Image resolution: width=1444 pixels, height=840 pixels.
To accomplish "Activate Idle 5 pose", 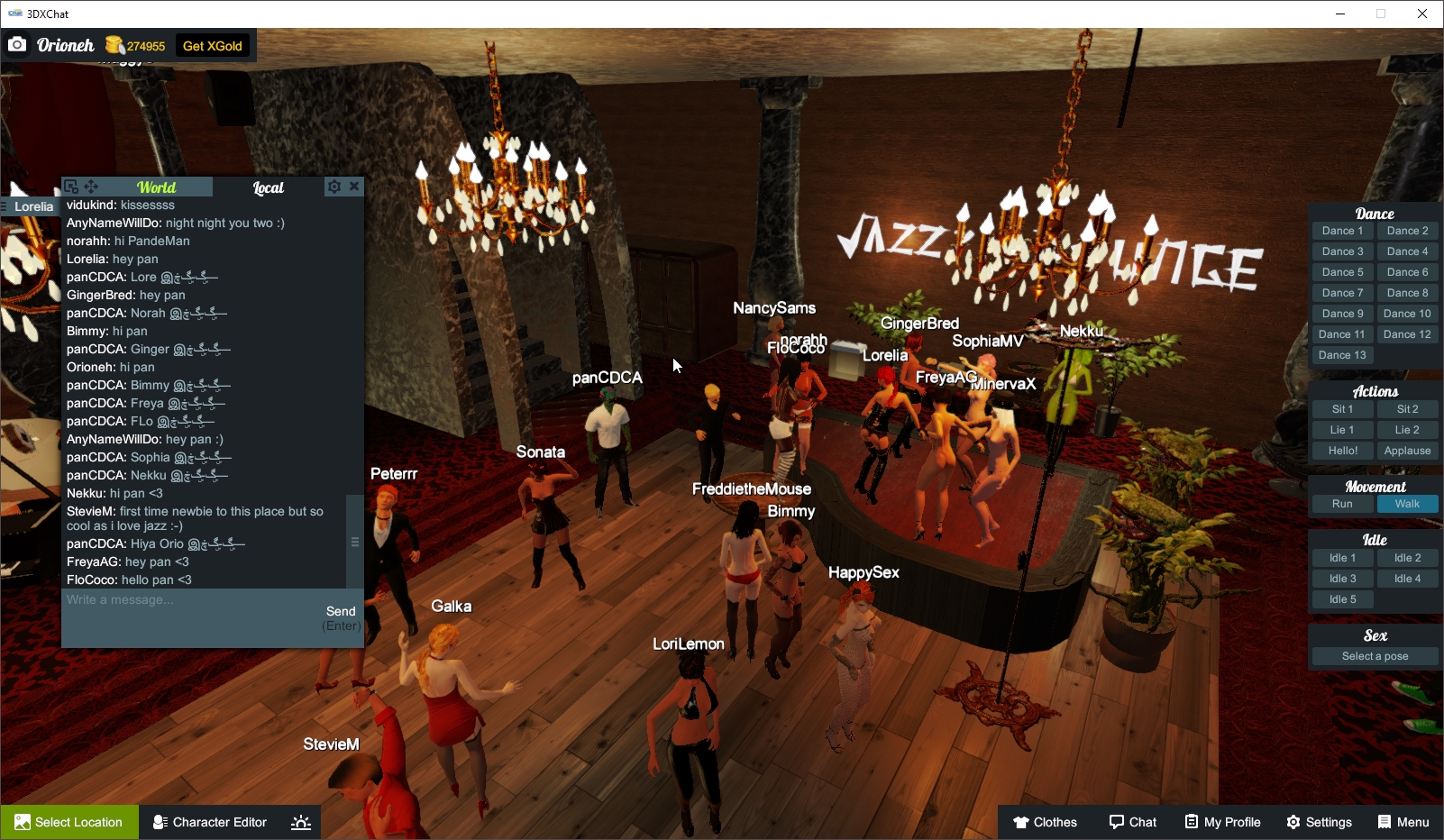I will 1342,598.
